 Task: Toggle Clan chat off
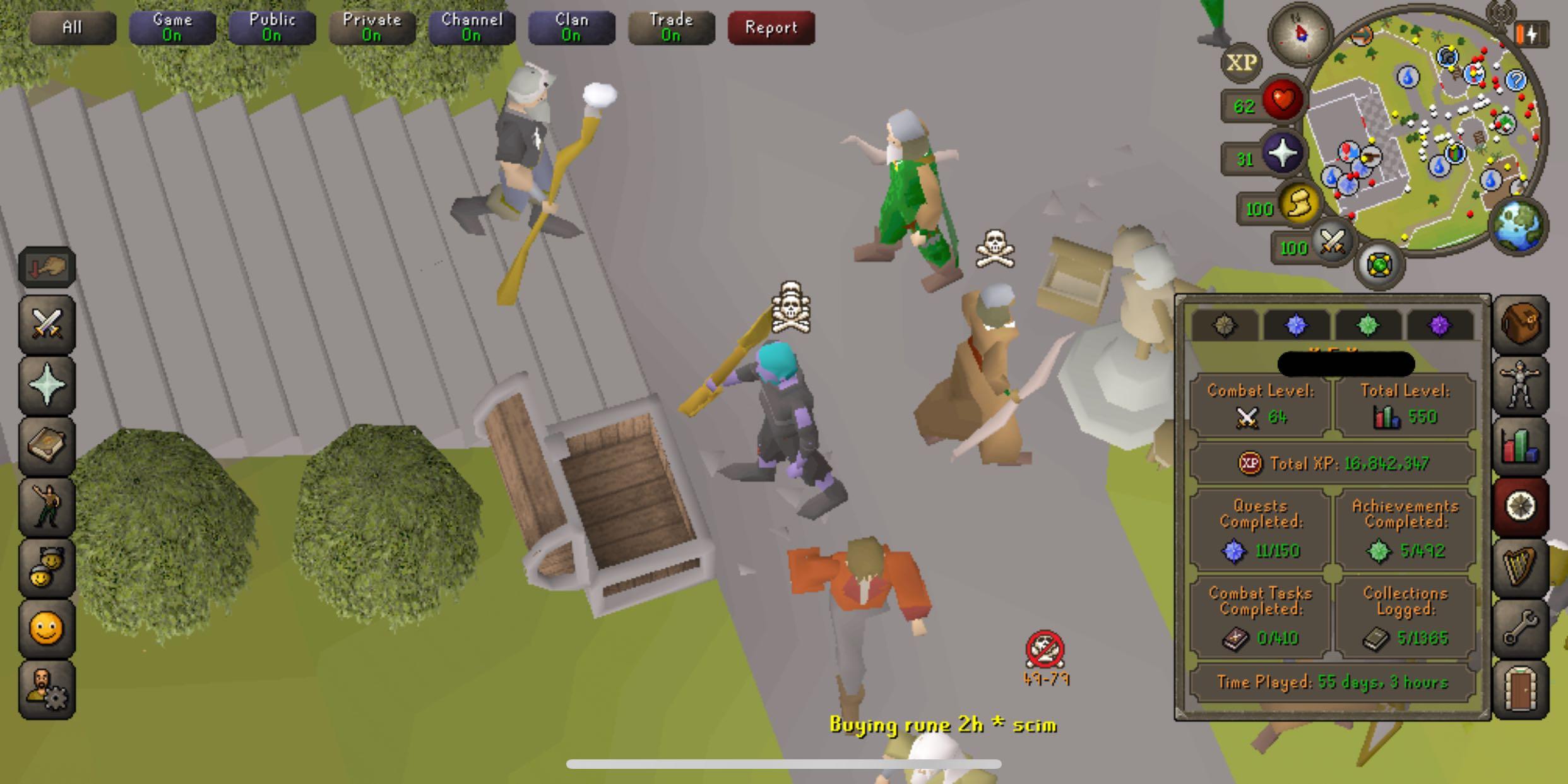tap(571, 28)
